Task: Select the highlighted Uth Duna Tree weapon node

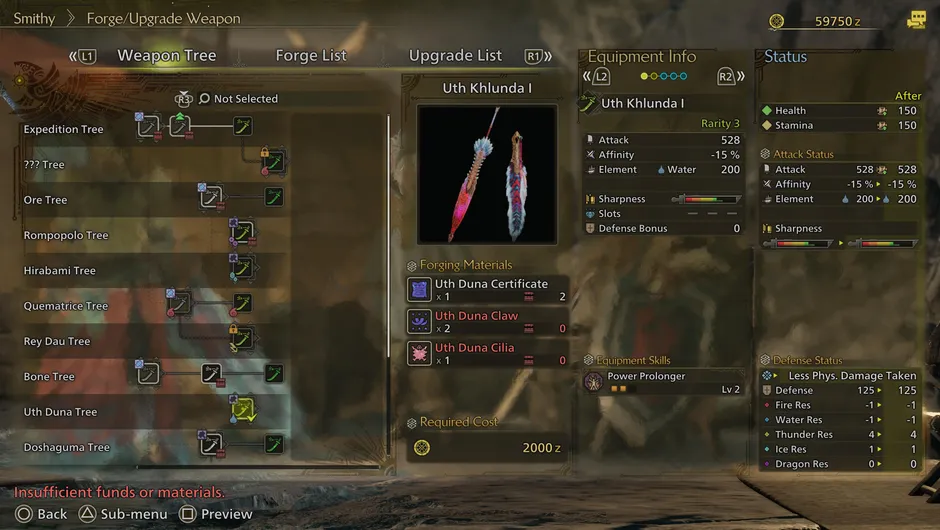Action: pyautogui.click(x=243, y=409)
